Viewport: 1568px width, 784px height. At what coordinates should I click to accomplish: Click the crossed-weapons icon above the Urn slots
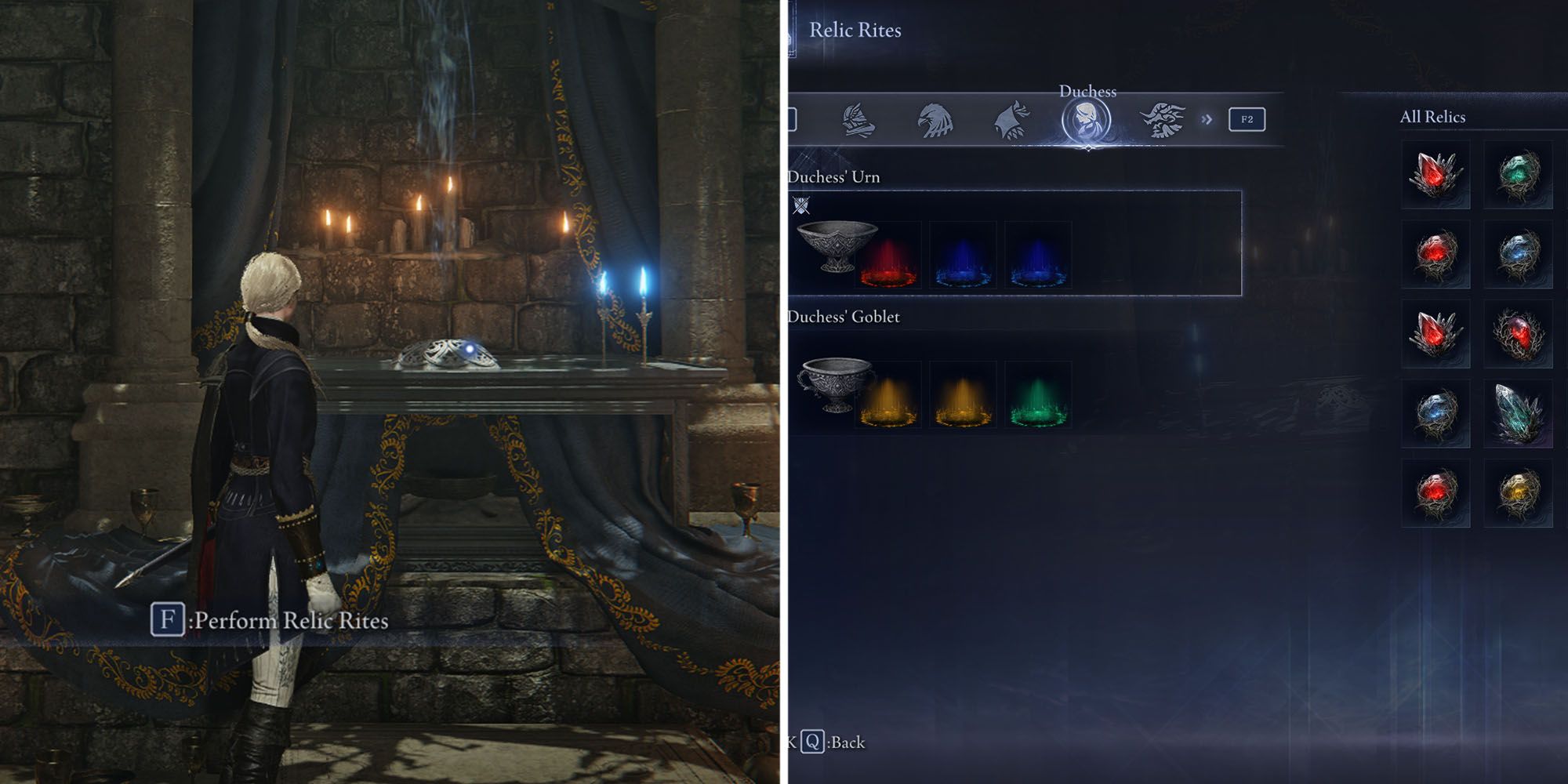pyautogui.click(x=802, y=205)
